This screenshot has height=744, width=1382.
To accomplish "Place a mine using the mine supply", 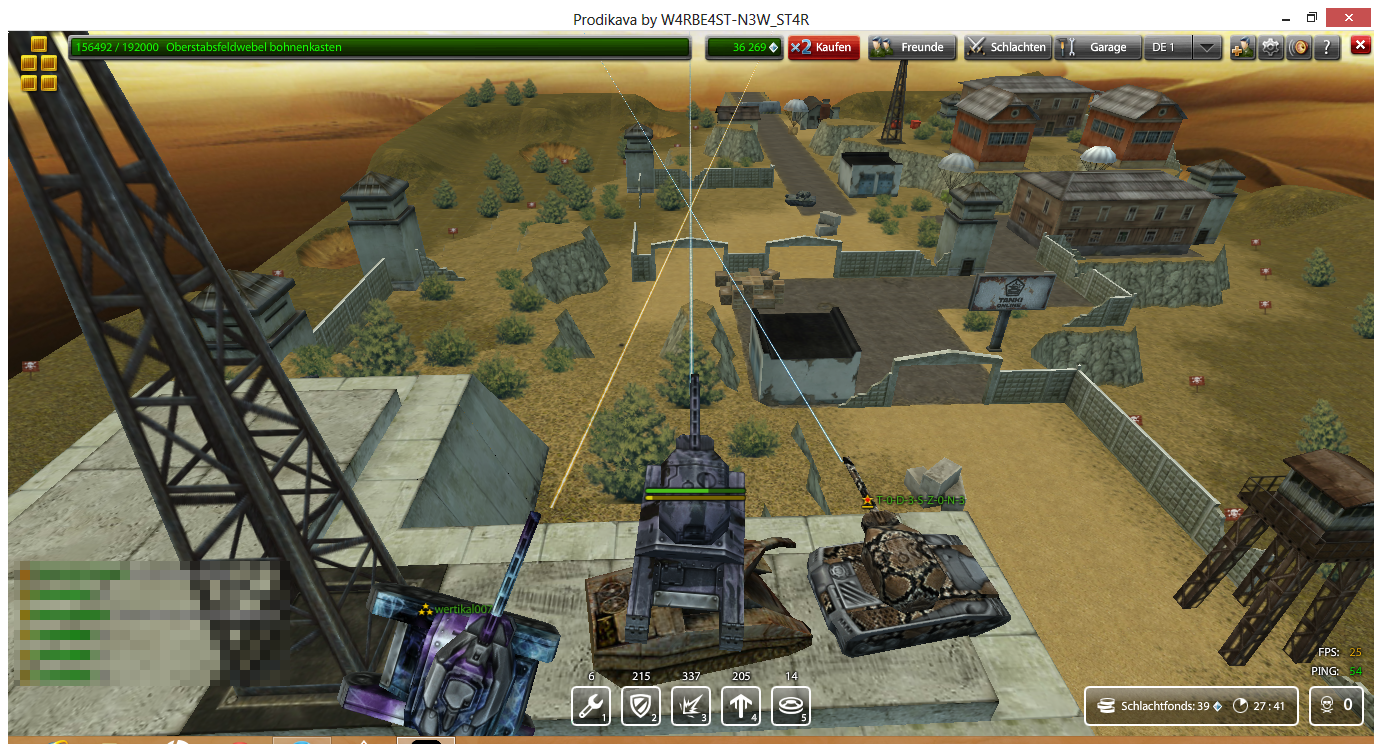I will (x=791, y=705).
